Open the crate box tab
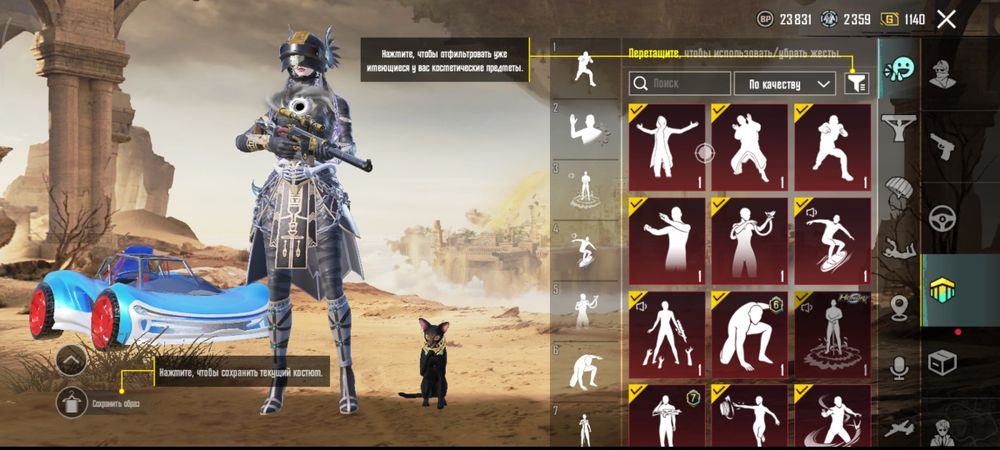Viewport: 1000px width, 450px height. (942, 362)
